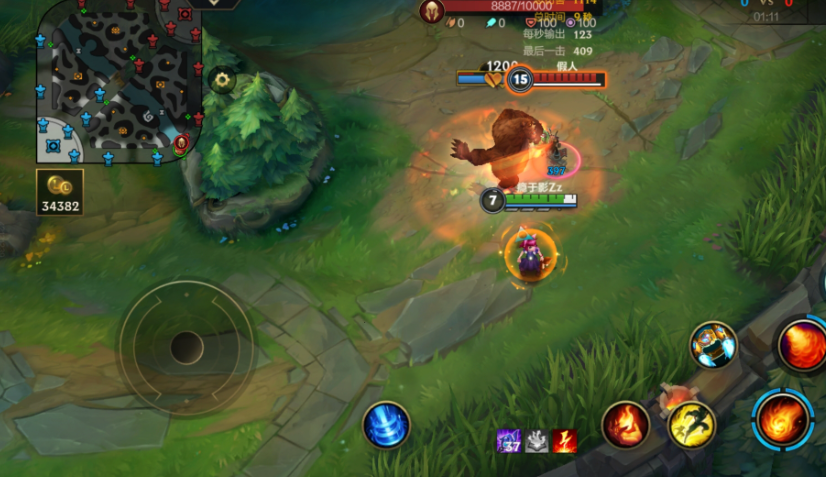Select the red lightning bolt buff icon
This screenshot has width=826, height=477.
(x=565, y=441)
